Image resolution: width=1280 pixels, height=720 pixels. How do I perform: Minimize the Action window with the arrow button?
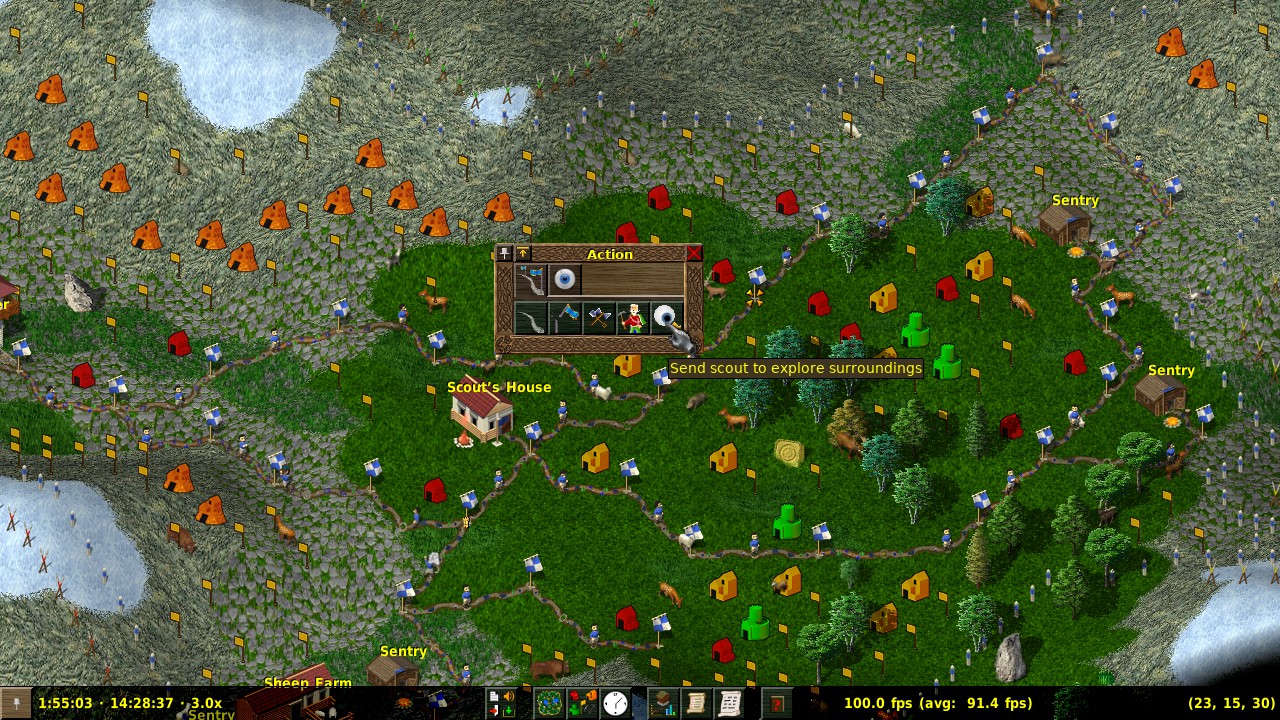522,254
